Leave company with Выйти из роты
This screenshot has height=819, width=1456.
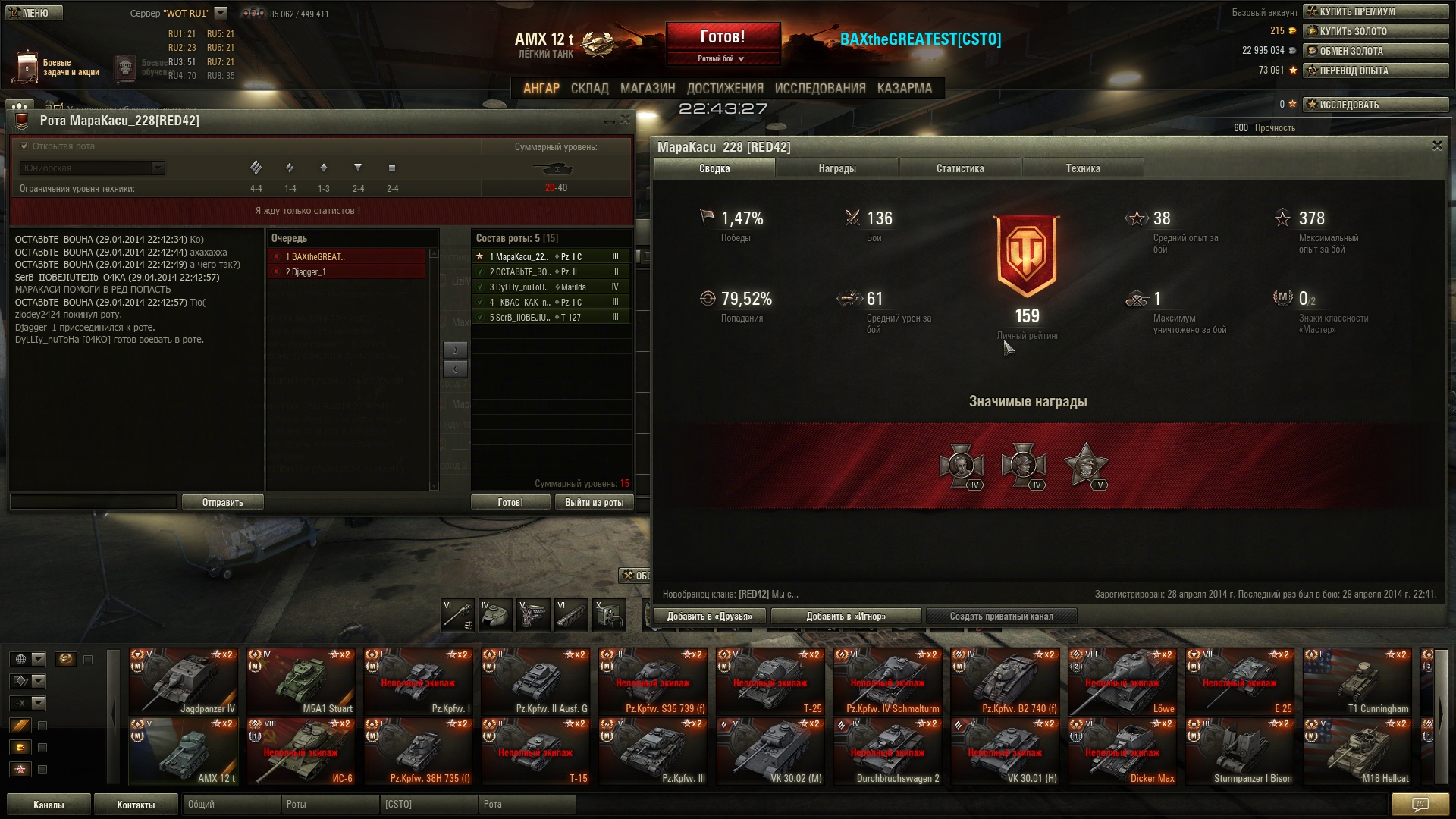594,503
